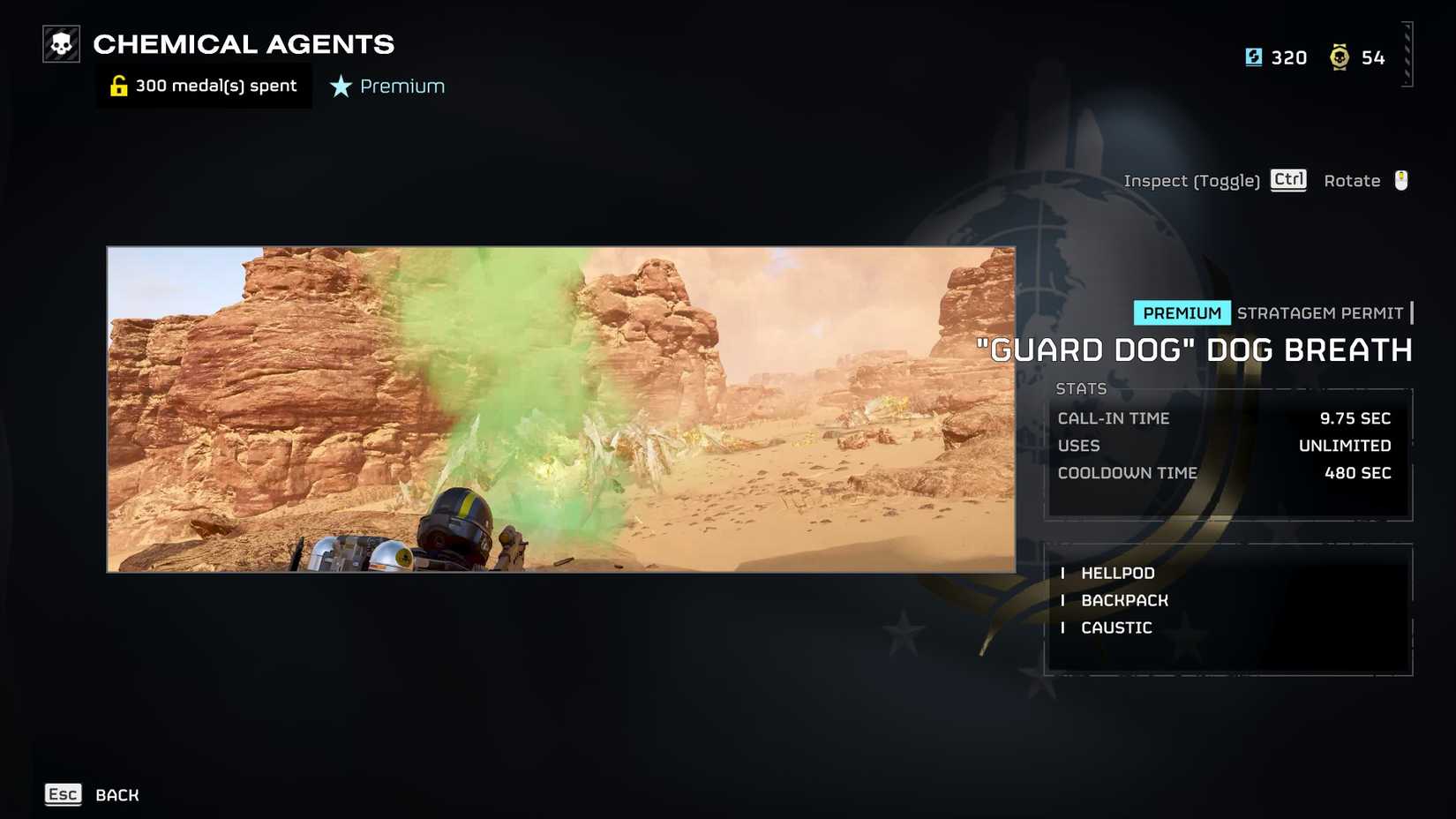
Task: Toggle the PREMIUM badge label
Action: pyautogui.click(x=1182, y=312)
